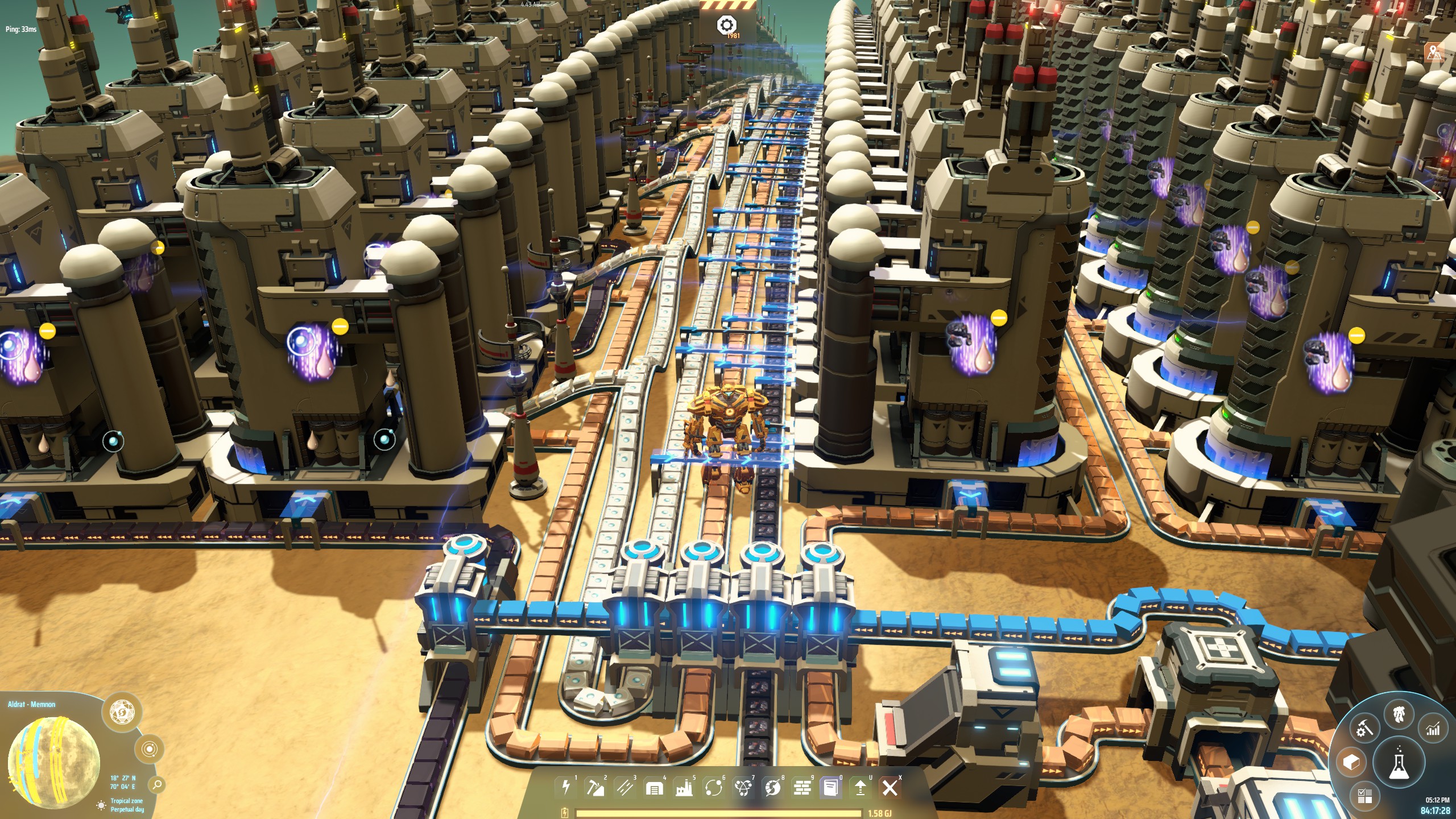1456x819 pixels.
Task: Open the highlighted blueprint book button
Action: pos(831,788)
